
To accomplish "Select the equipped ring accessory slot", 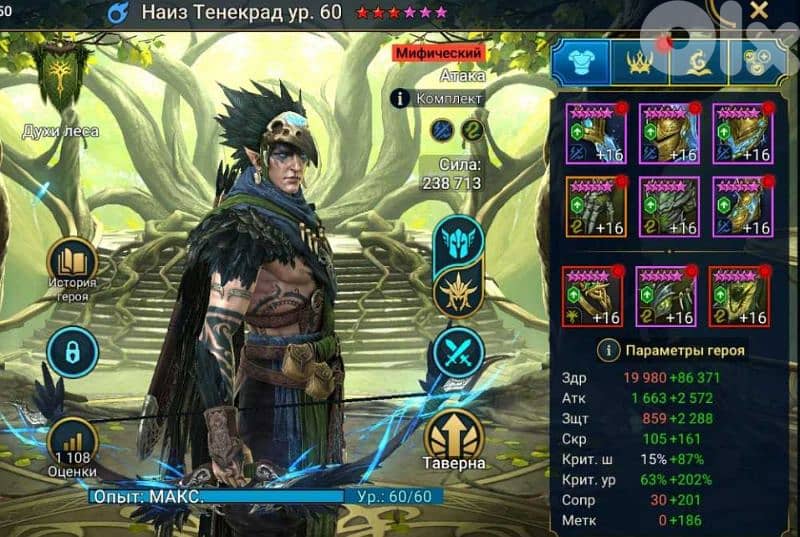I will click(x=592, y=296).
